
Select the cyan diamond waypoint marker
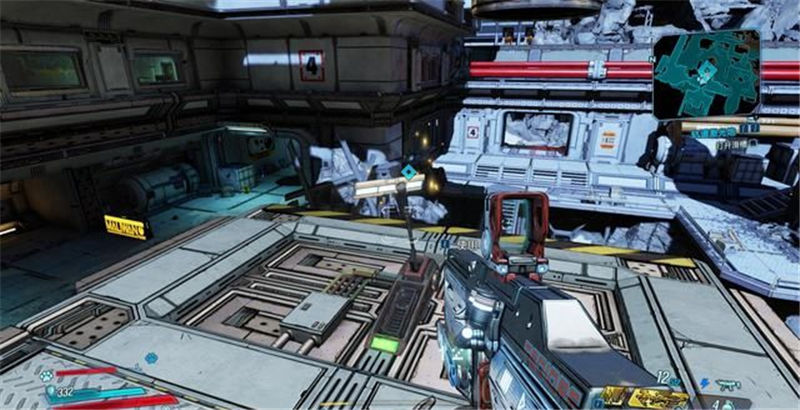(408, 172)
